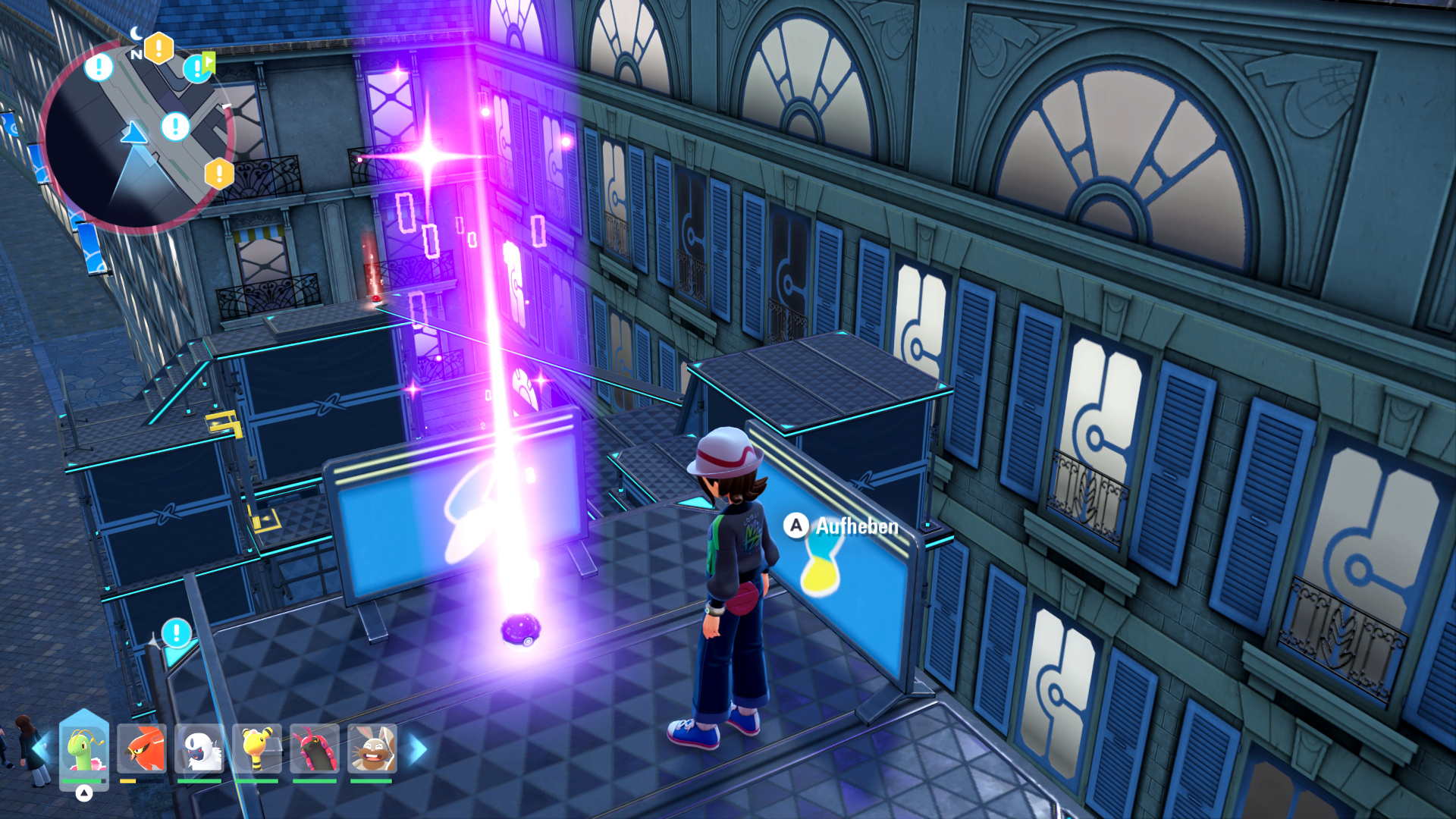Switch to Absol in the party bar

click(199, 749)
